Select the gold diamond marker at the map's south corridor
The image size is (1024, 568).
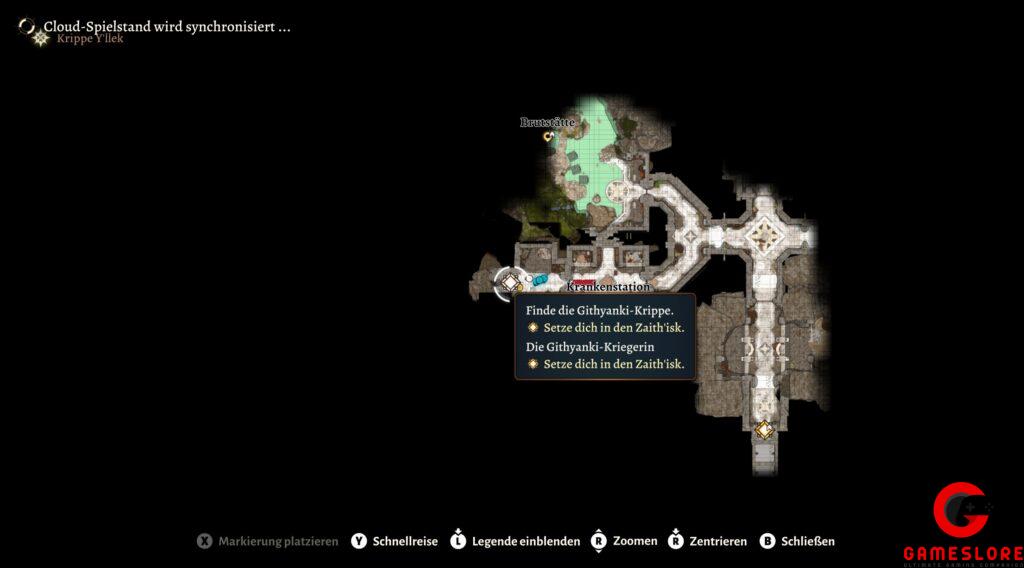click(764, 429)
